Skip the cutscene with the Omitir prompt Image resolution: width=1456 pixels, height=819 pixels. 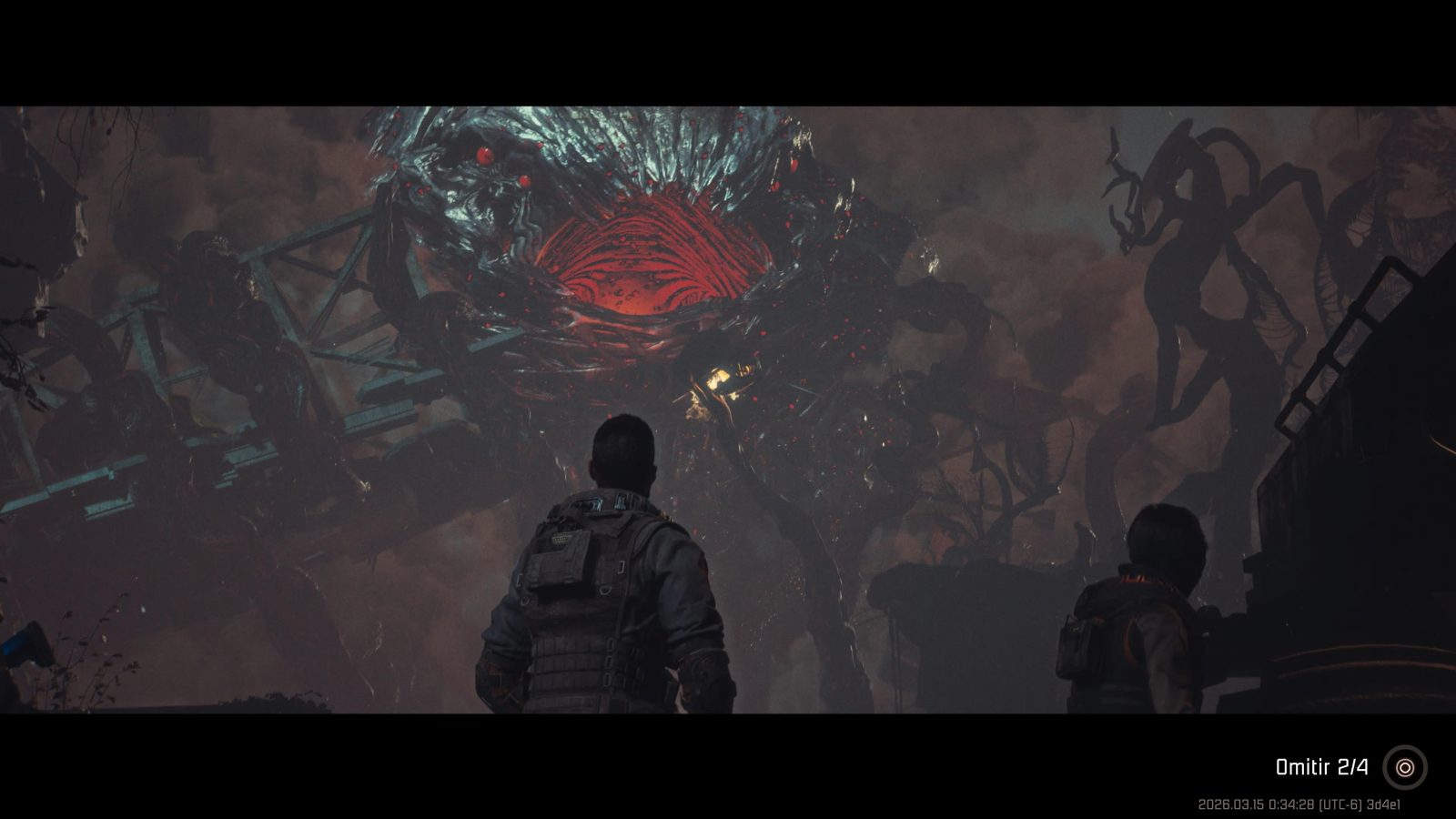(1404, 767)
